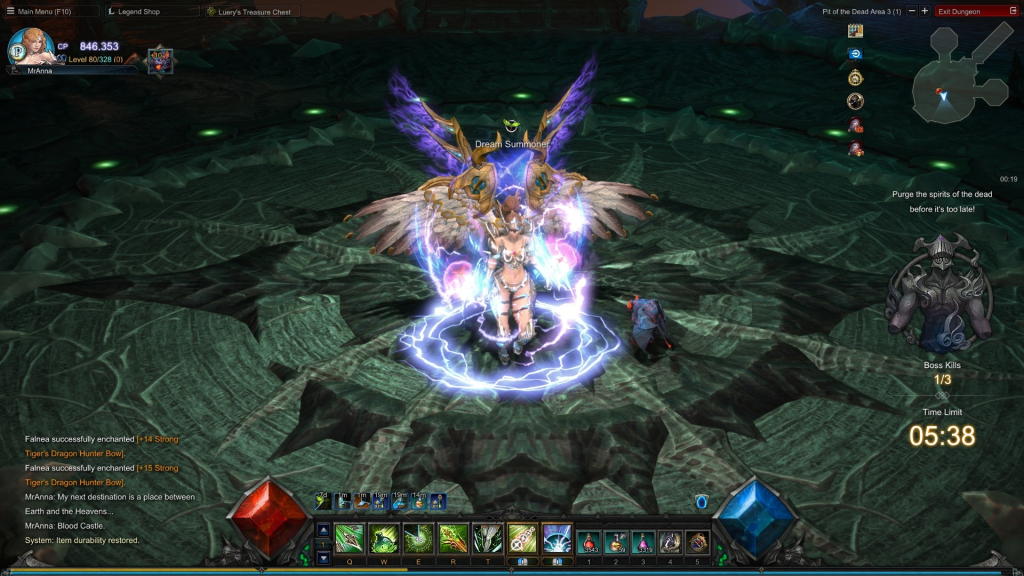Activate the T skill slot
The height and width of the screenshot is (576, 1024).
(487, 539)
